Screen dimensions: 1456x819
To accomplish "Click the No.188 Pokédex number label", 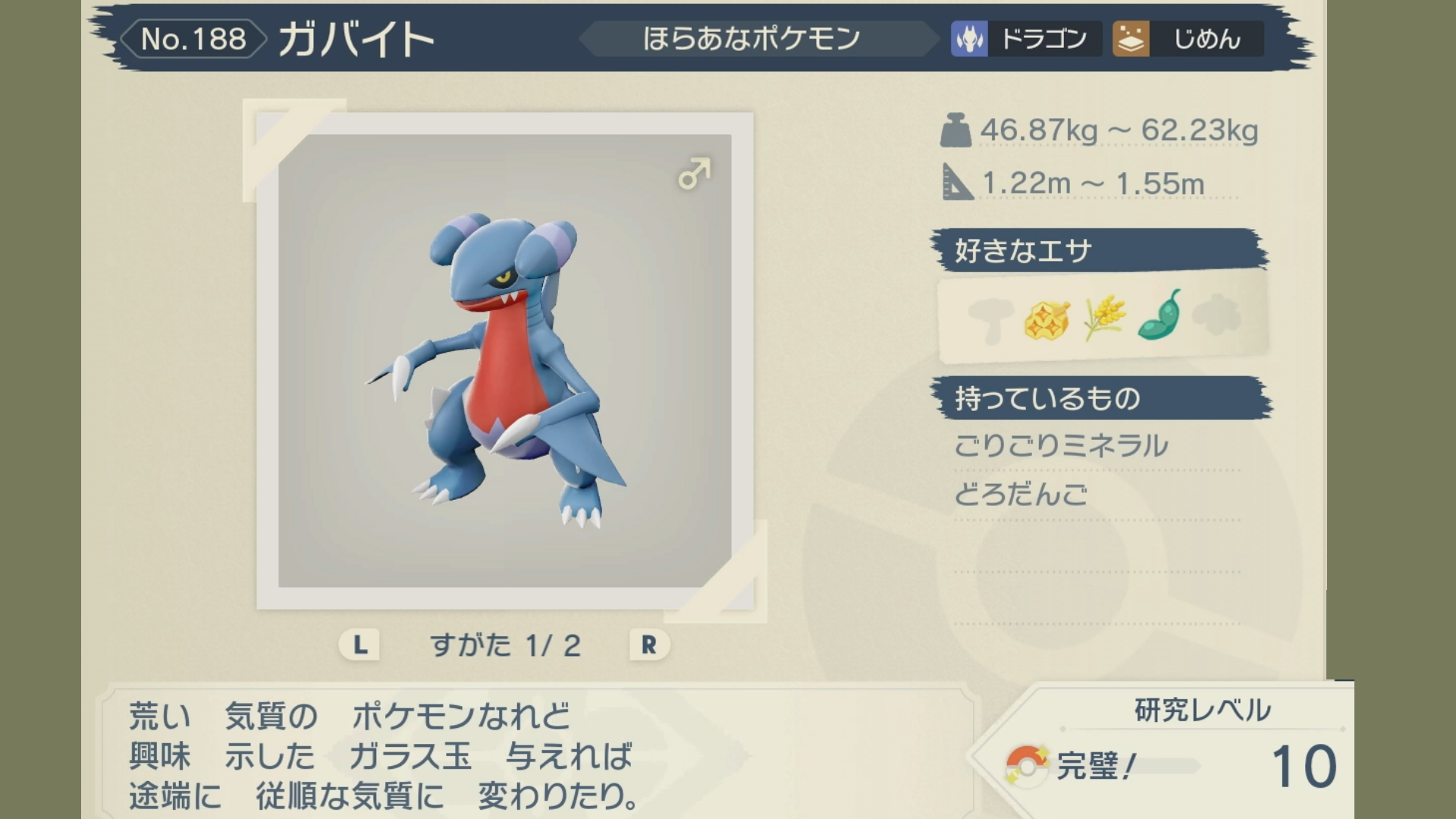I will click(193, 39).
